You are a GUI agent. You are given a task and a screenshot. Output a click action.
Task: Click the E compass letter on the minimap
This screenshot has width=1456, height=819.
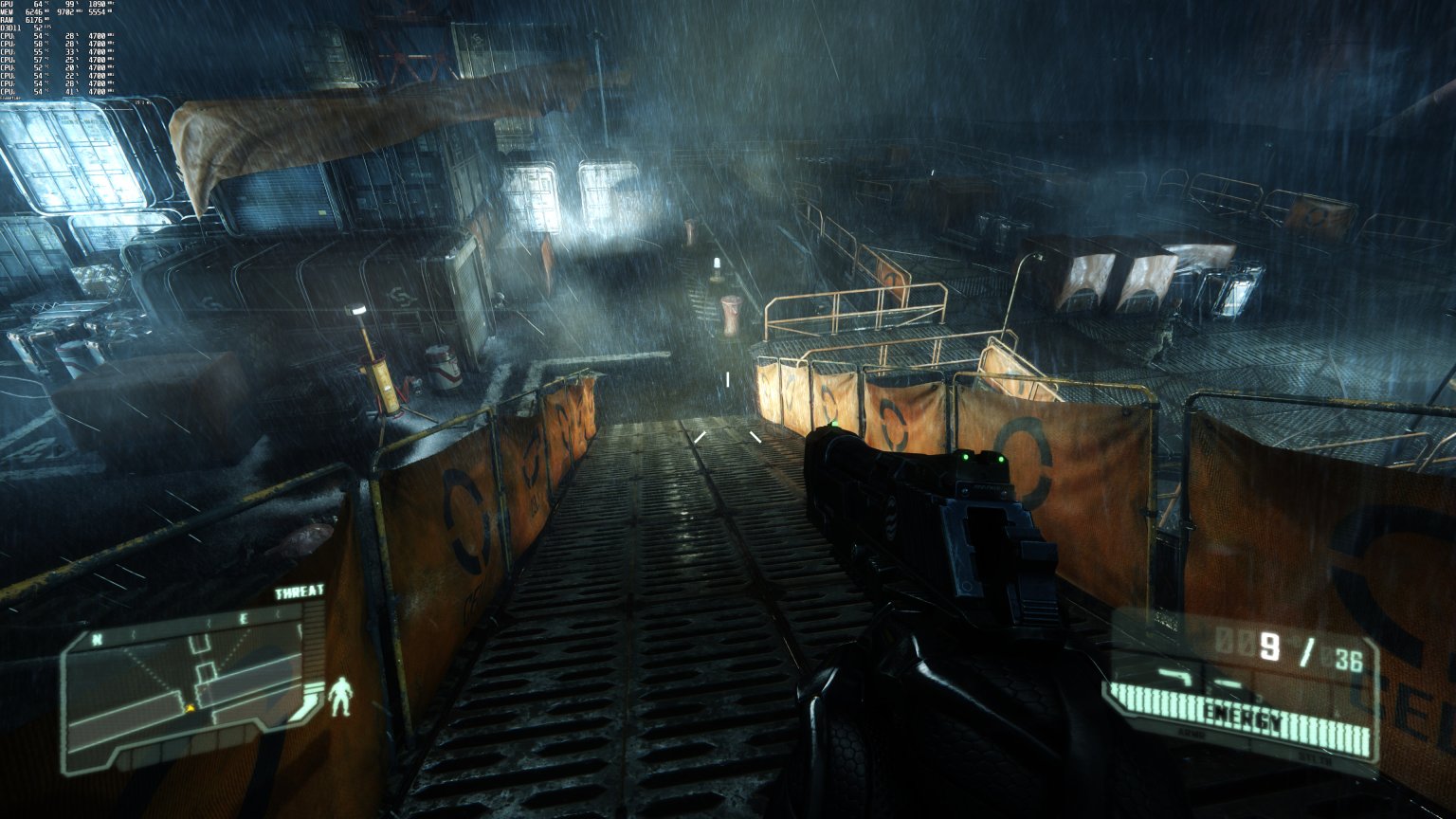tap(244, 617)
